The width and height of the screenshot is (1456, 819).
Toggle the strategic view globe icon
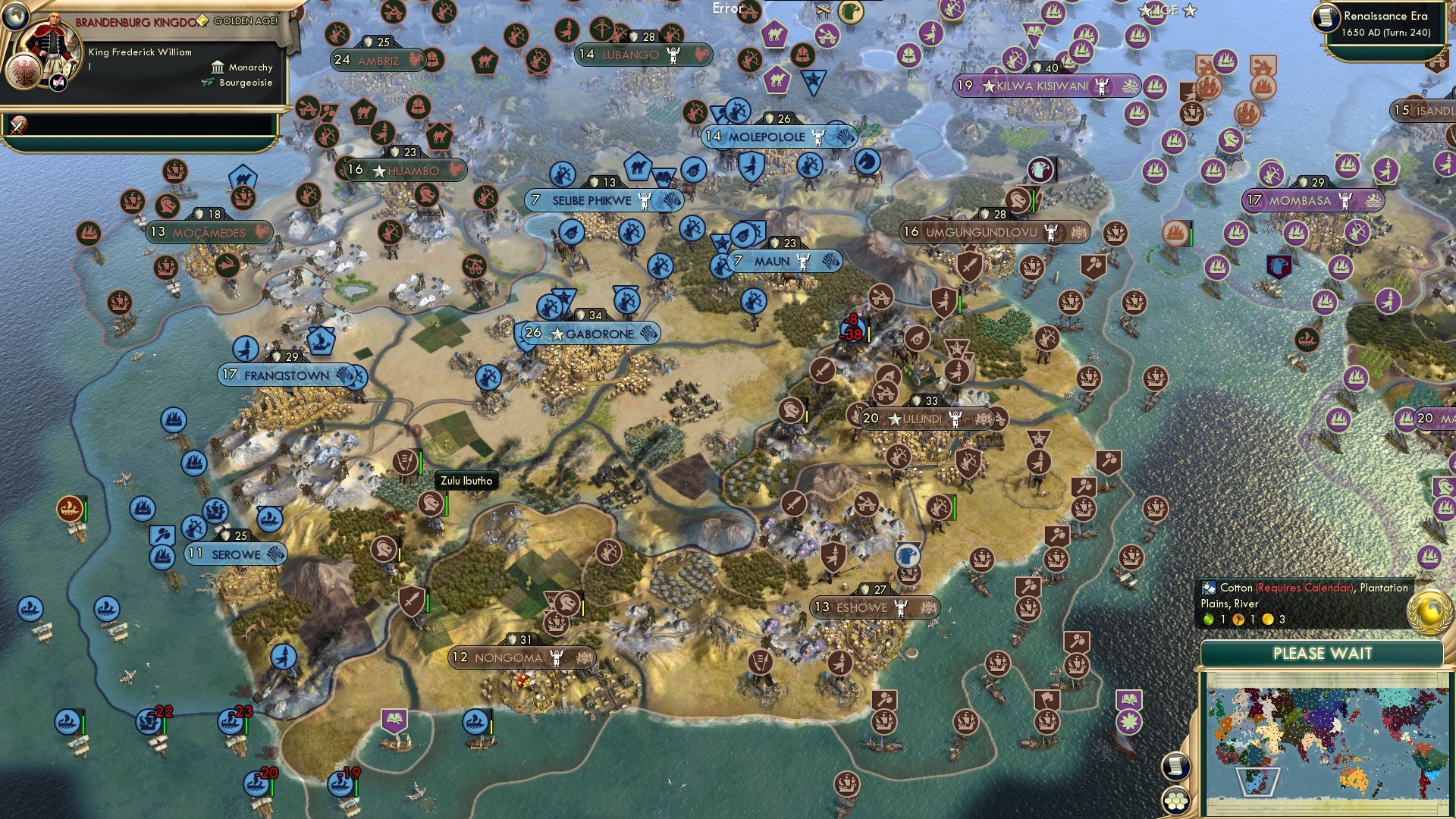(15, 17)
